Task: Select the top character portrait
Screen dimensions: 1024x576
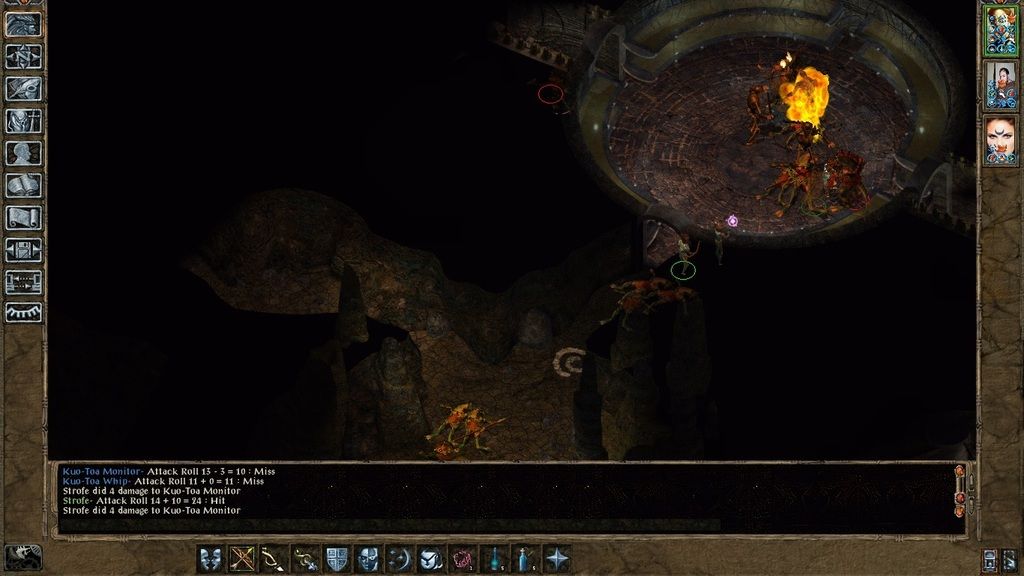Action: pyautogui.click(x=1000, y=28)
